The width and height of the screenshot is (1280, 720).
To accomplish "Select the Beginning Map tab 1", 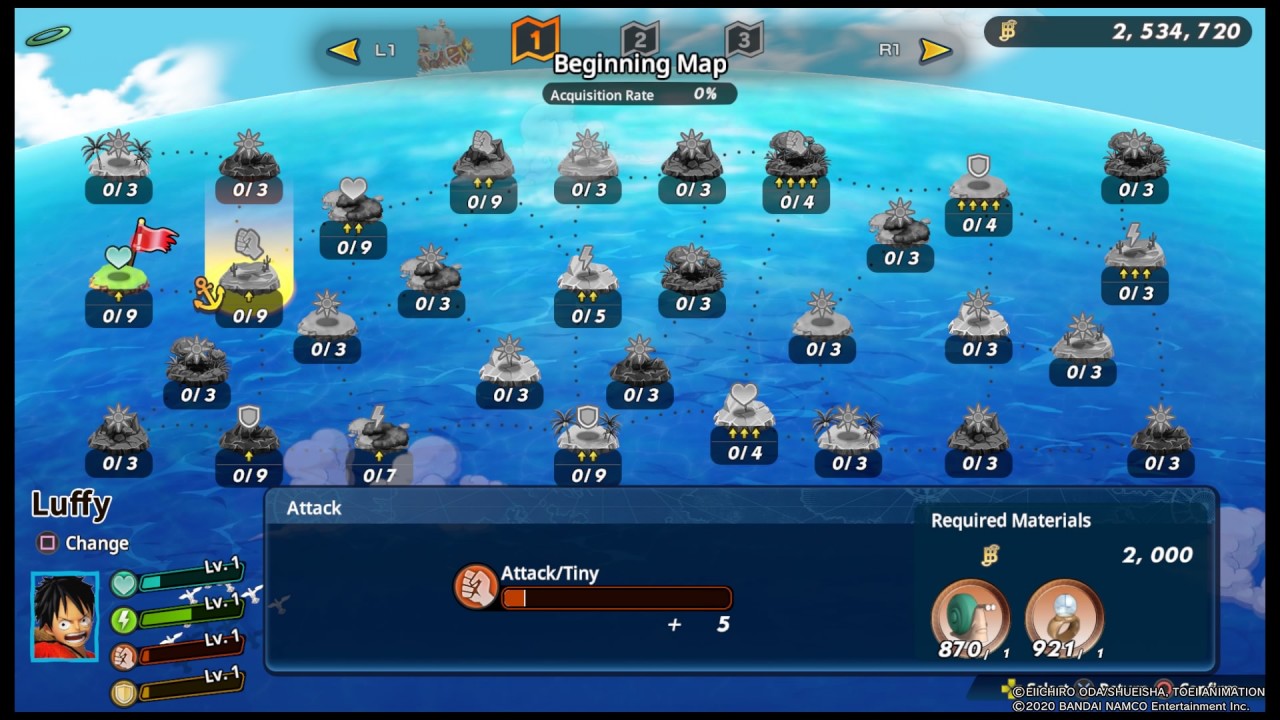I will 535,40.
